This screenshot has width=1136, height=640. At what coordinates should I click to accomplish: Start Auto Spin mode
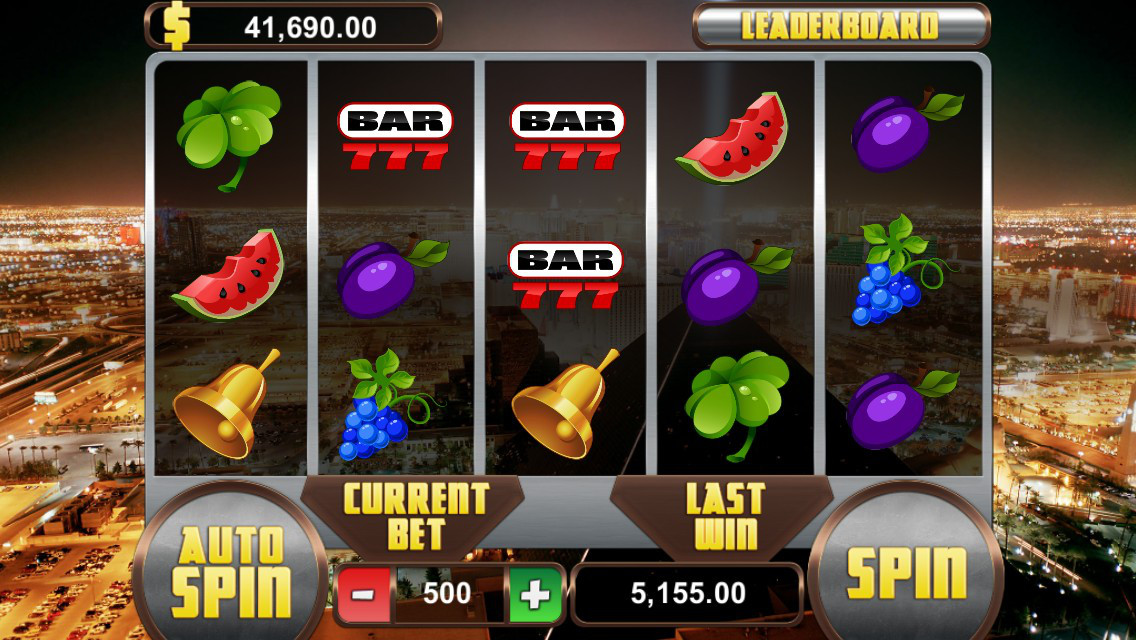[230, 573]
